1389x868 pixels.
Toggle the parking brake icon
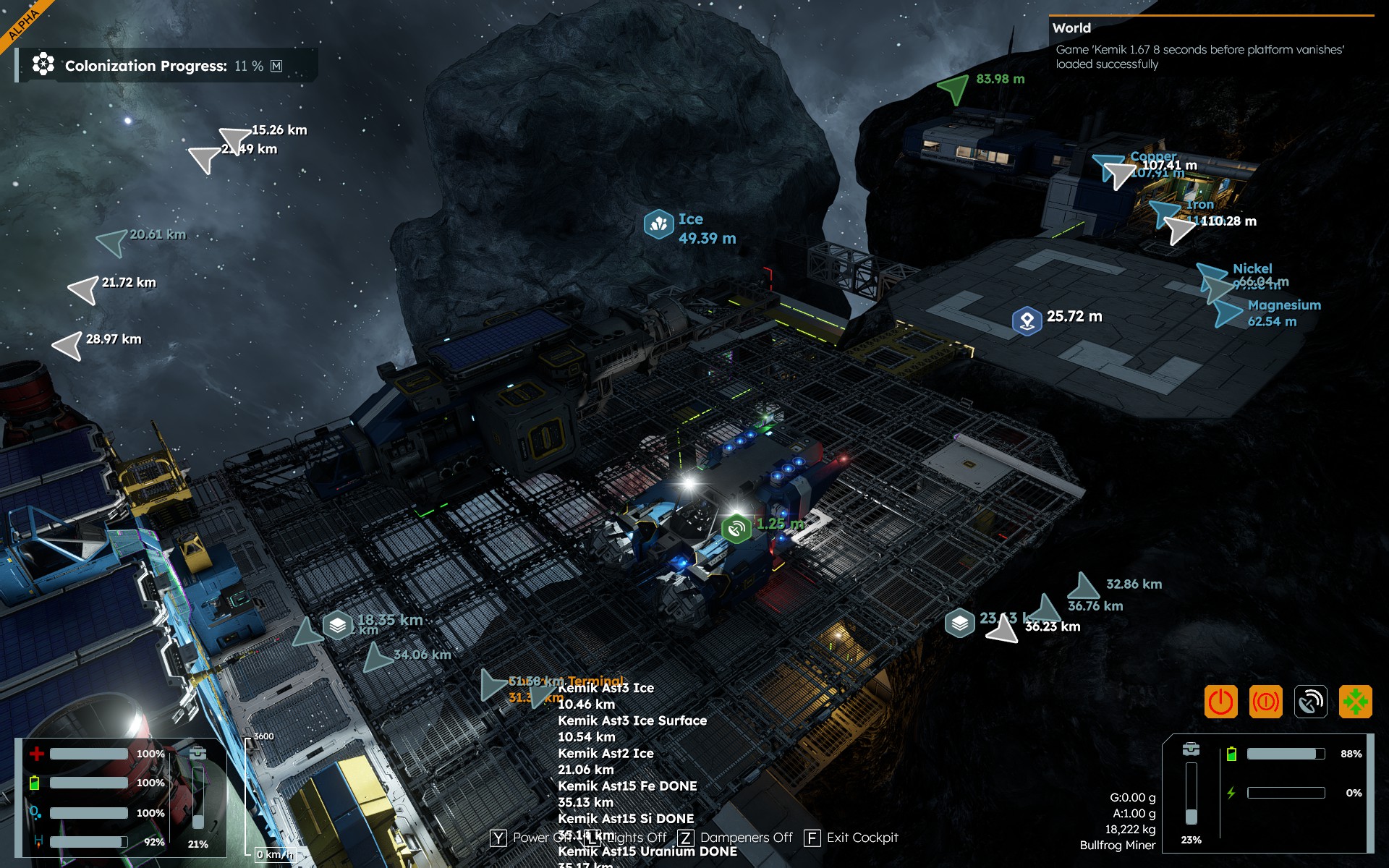1265,702
